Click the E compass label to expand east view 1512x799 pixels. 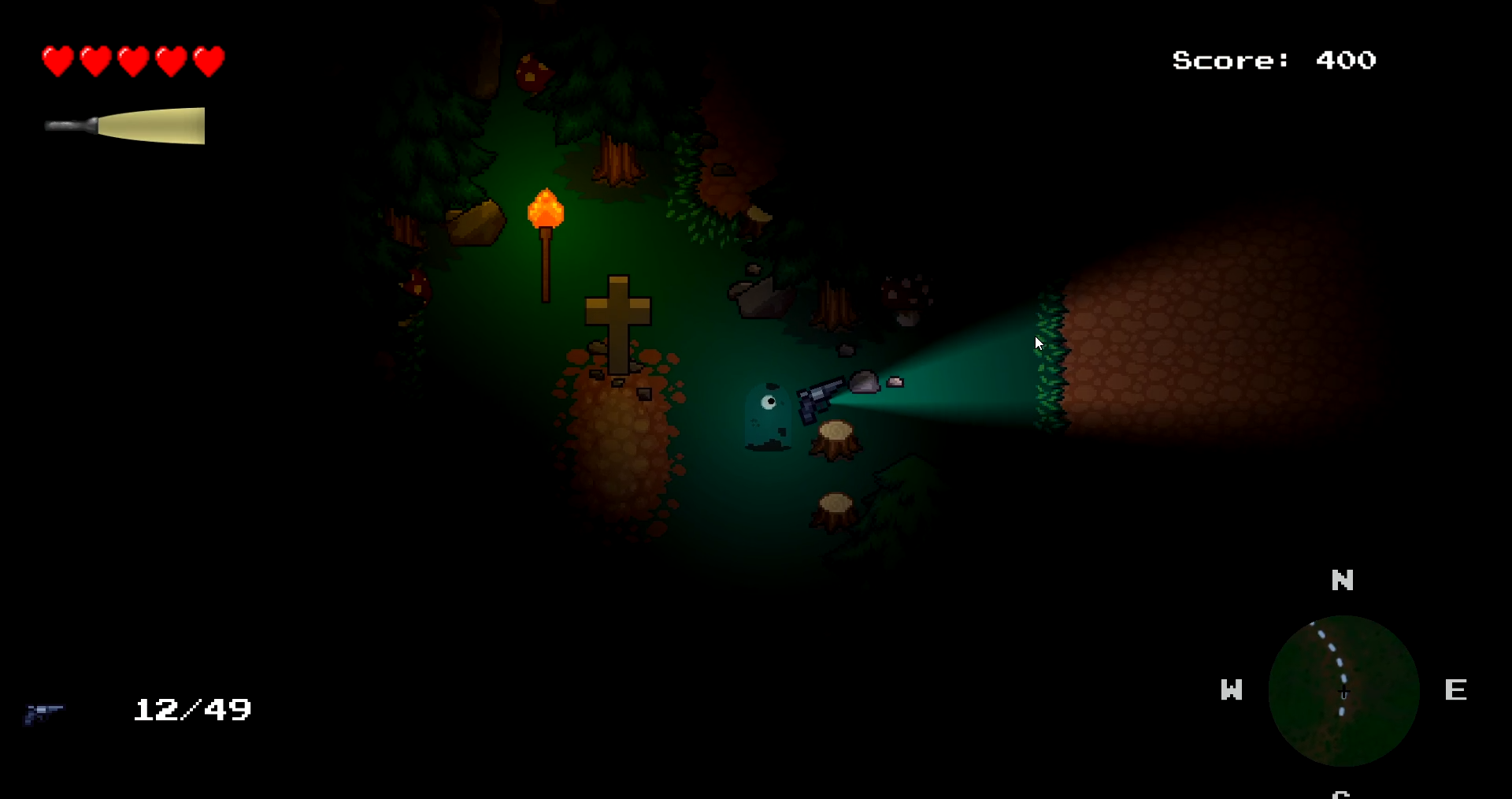[x=1456, y=690]
